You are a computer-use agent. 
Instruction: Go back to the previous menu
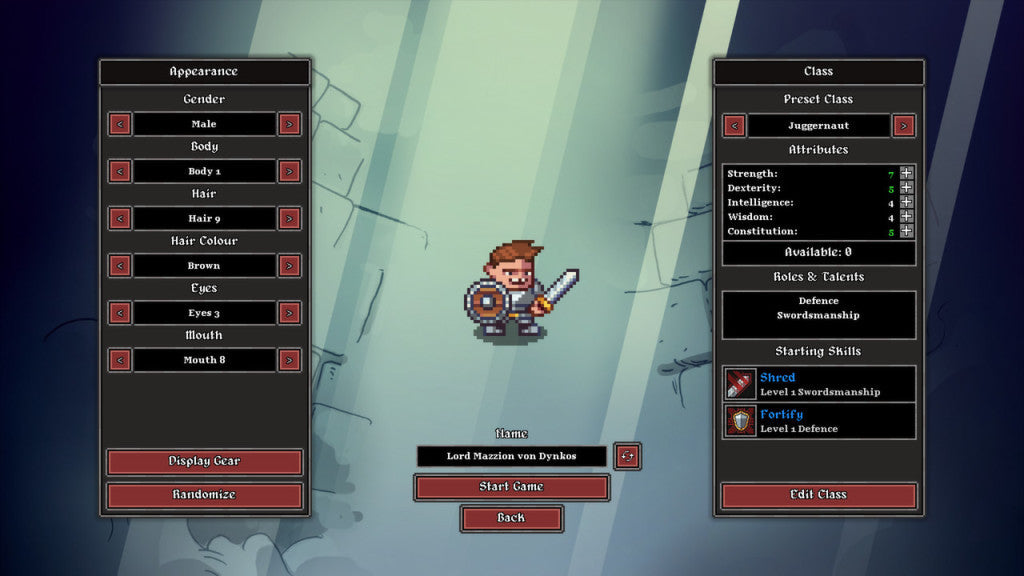511,518
